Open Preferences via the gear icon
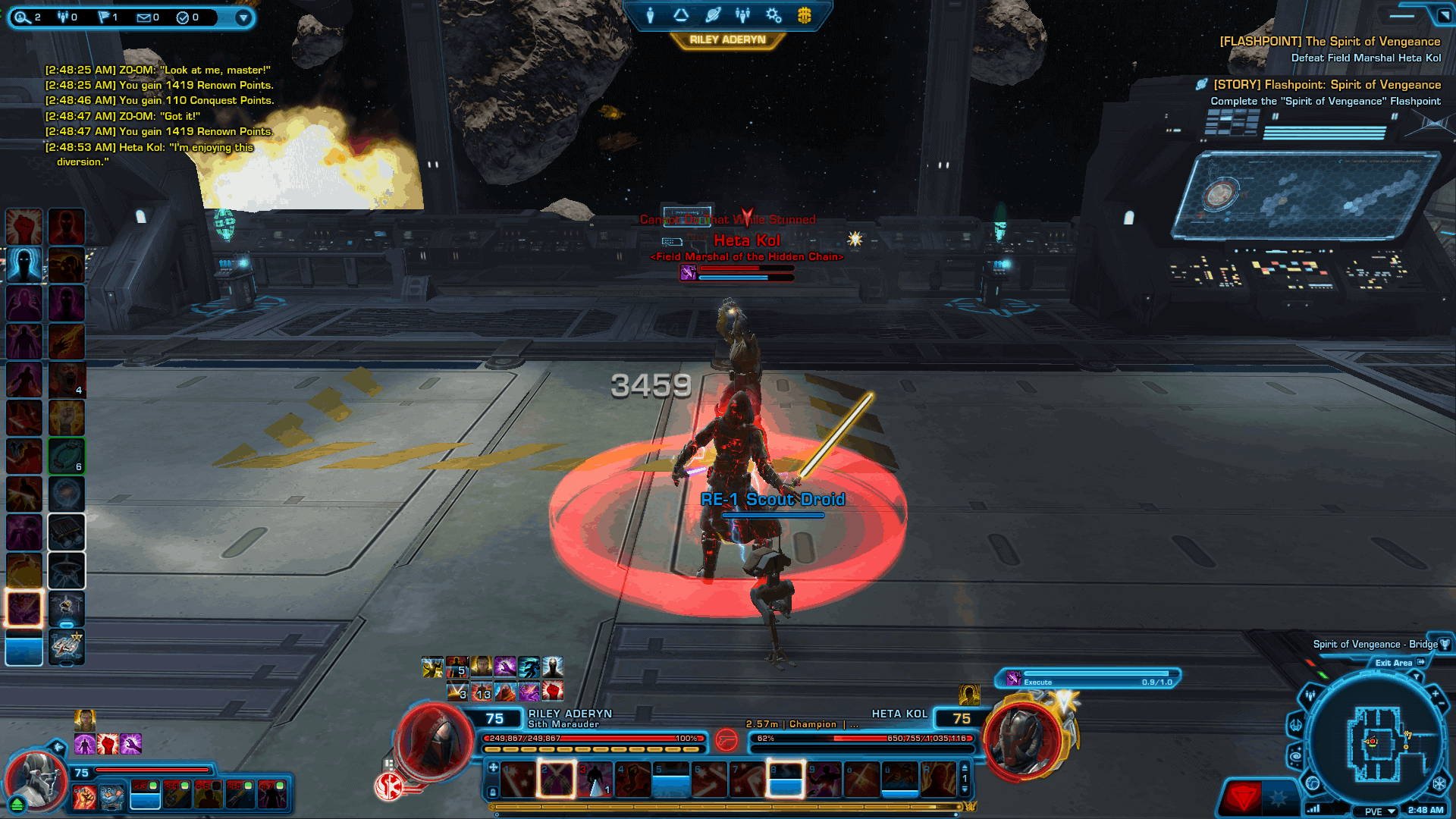The image size is (1456, 819). pyautogui.click(x=773, y=15)
